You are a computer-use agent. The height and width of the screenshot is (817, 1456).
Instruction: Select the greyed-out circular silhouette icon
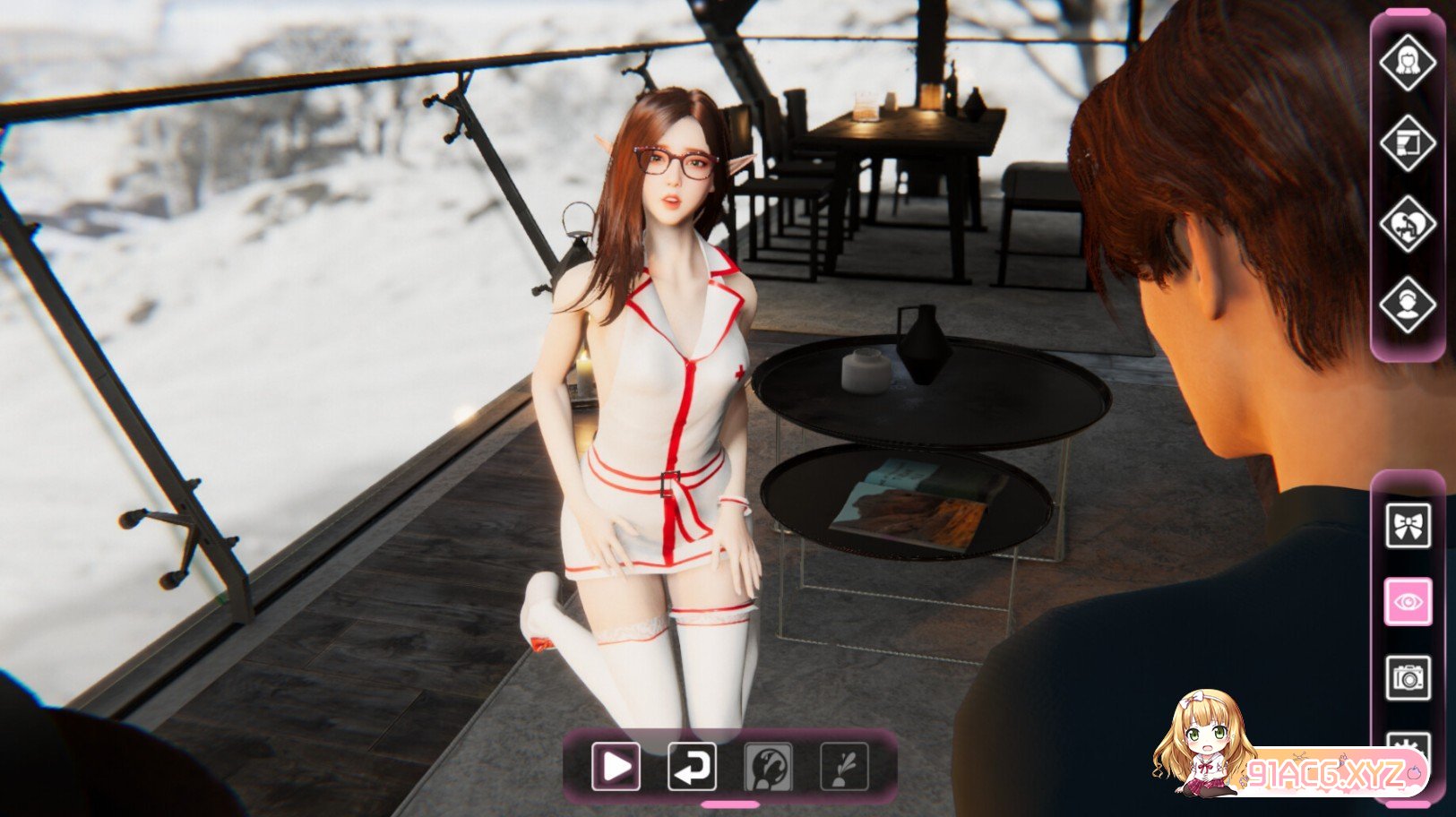(x=769, y=767)
